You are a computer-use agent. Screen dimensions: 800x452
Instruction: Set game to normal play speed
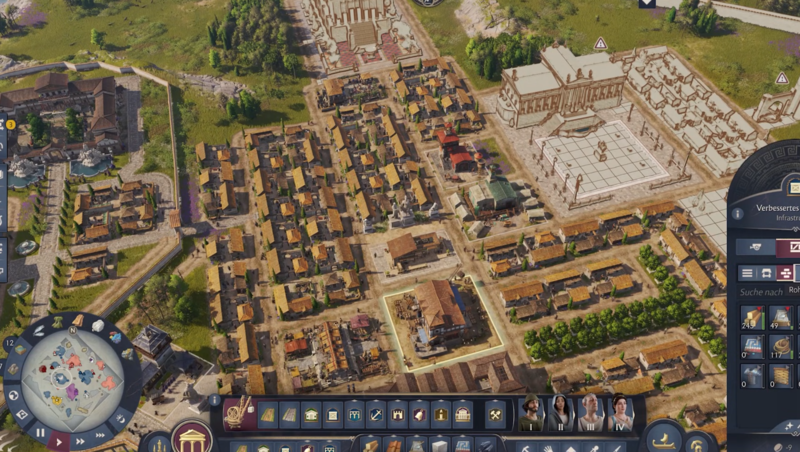point(60,439)
